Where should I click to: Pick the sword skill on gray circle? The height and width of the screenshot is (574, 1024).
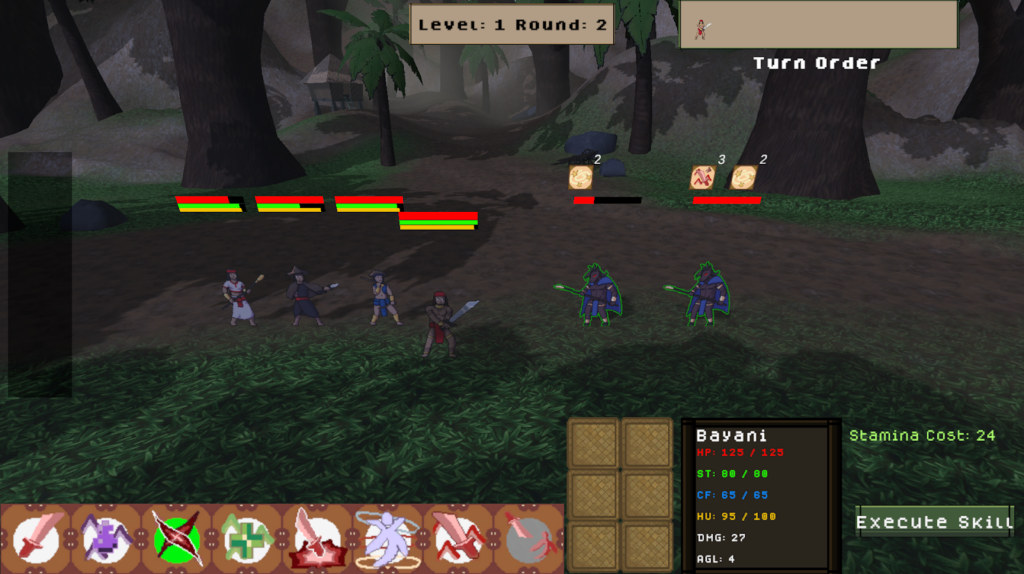[527, 538]
